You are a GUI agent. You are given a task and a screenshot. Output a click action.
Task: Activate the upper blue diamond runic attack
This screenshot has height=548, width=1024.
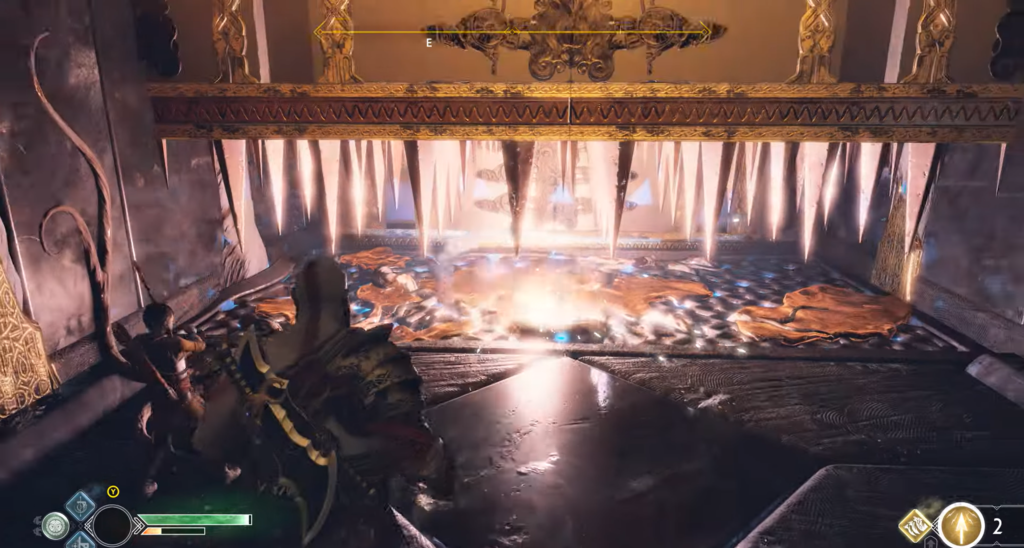tap(80, 505)
